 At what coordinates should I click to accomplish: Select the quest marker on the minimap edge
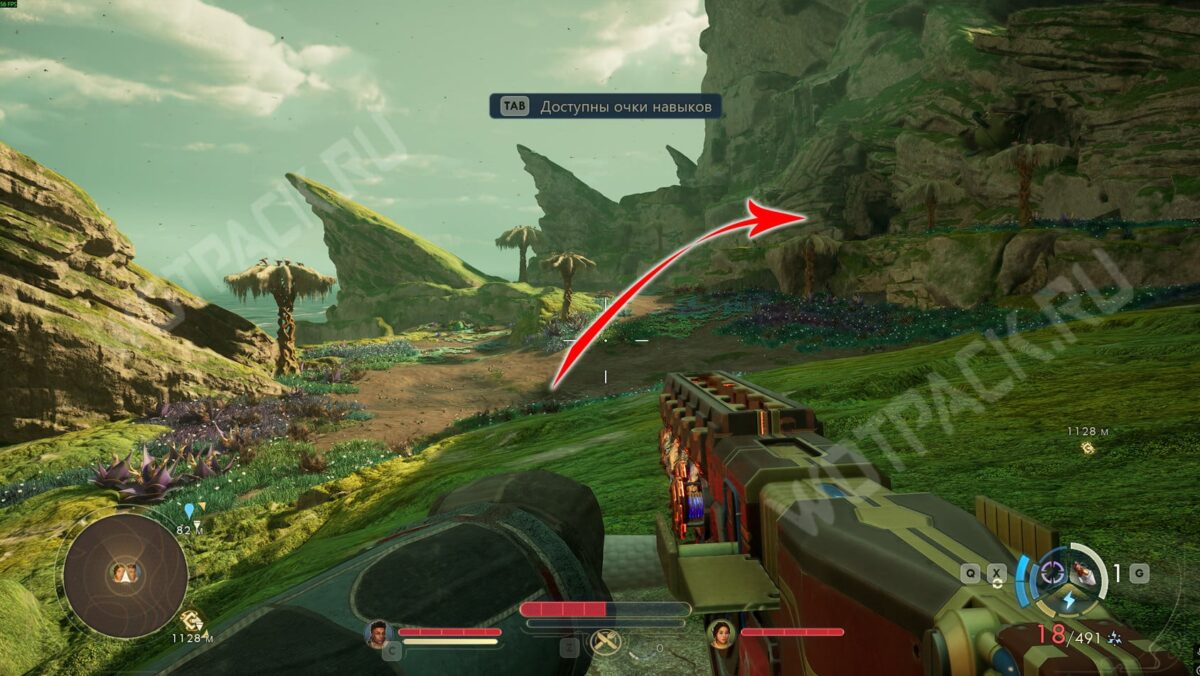(192, 621)
